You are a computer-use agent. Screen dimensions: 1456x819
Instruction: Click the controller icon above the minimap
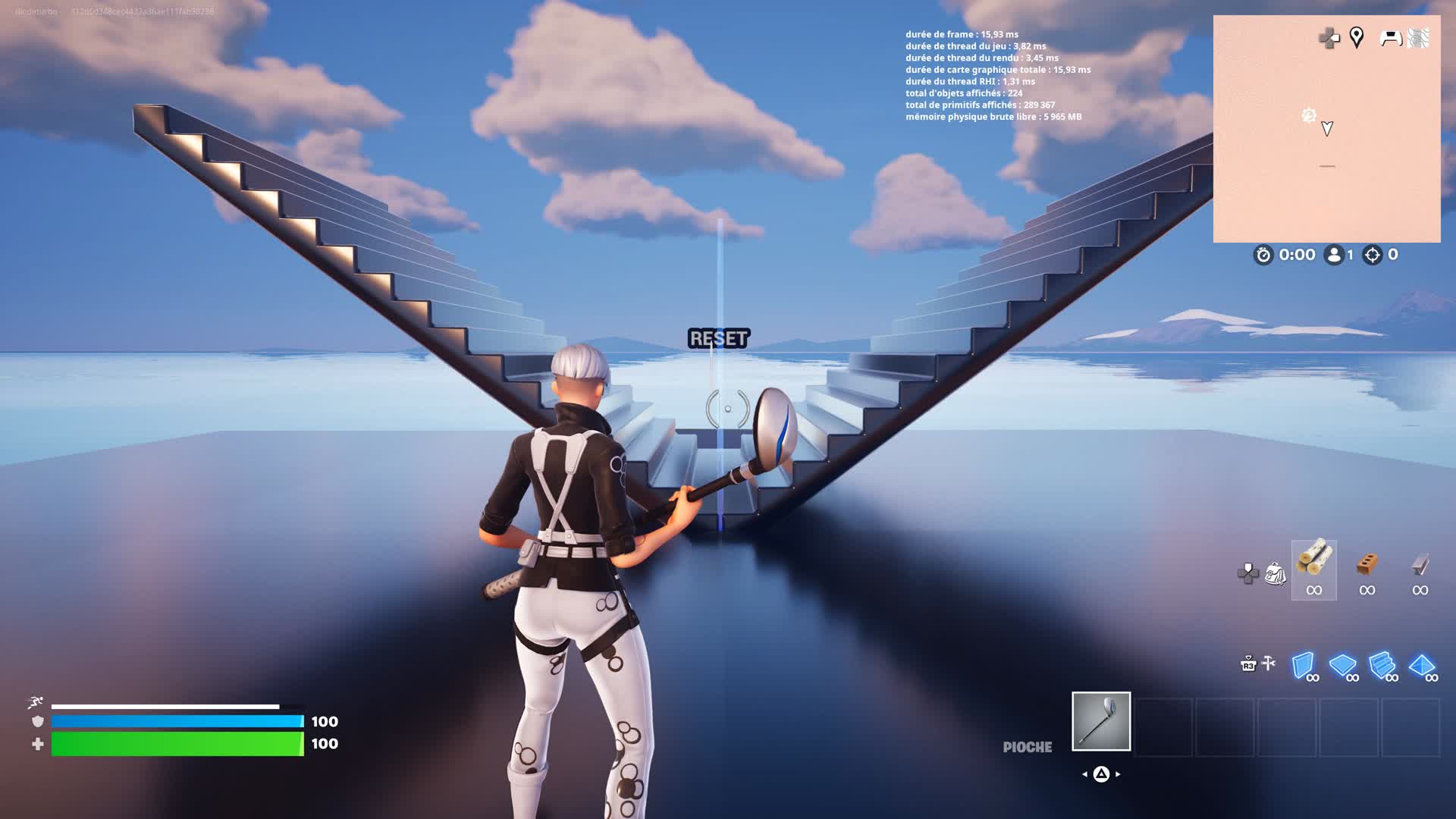(x=1390, y=37)
